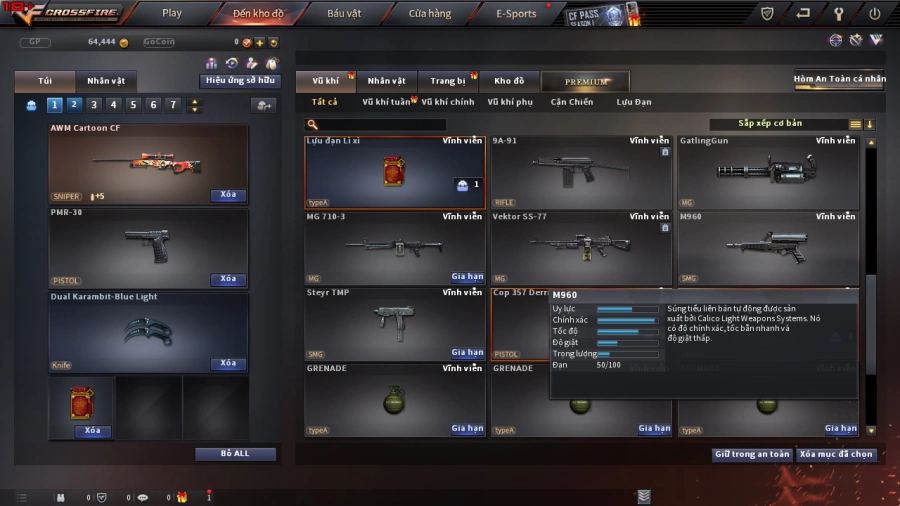The width and height of the screenshot is (900, 506).
Task: Filter by Vũ khí chính
Action: click(x=448, y=102)
